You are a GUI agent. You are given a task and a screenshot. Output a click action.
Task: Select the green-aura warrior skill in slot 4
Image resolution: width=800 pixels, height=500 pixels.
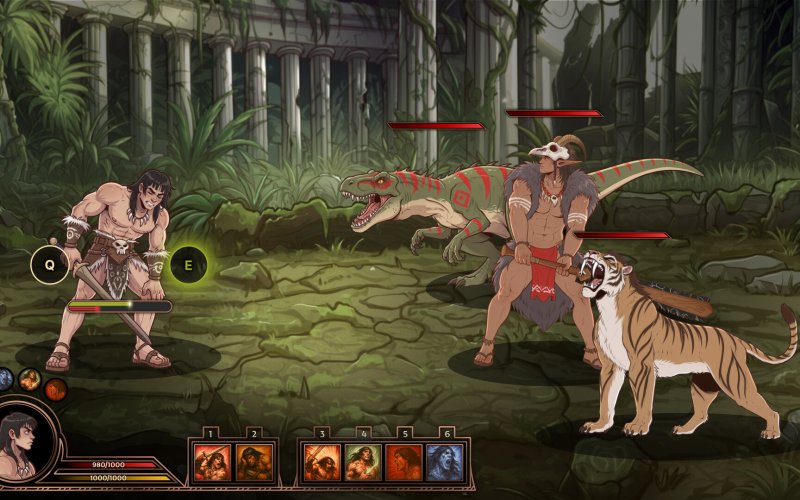coord(363,463)
